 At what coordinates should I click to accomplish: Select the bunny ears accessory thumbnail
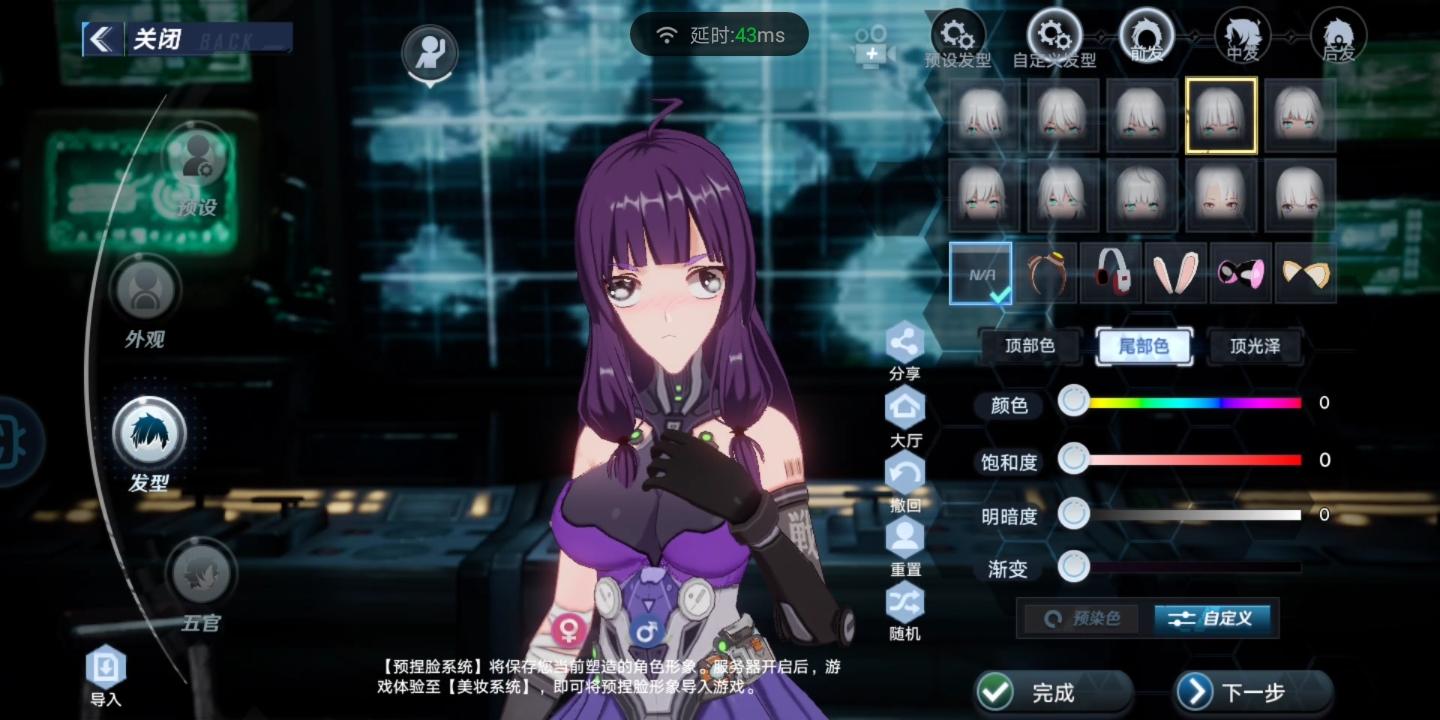tap(1174, 272)
